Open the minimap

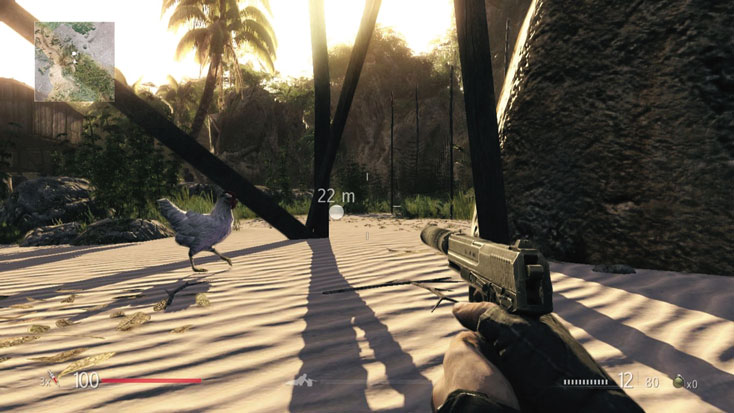coord(74,61)
